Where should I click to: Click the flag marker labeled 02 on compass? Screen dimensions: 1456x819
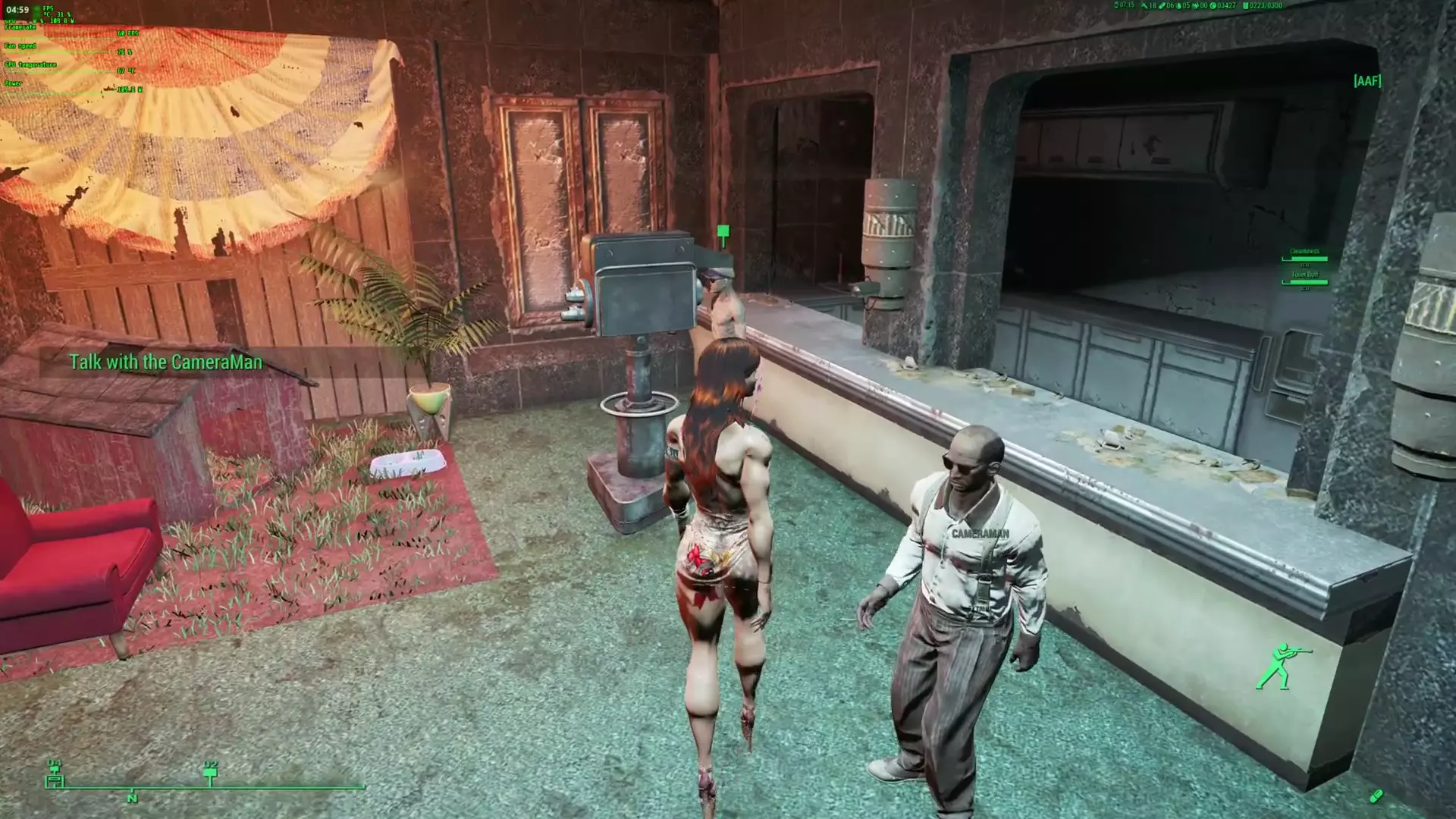[211, 773]
